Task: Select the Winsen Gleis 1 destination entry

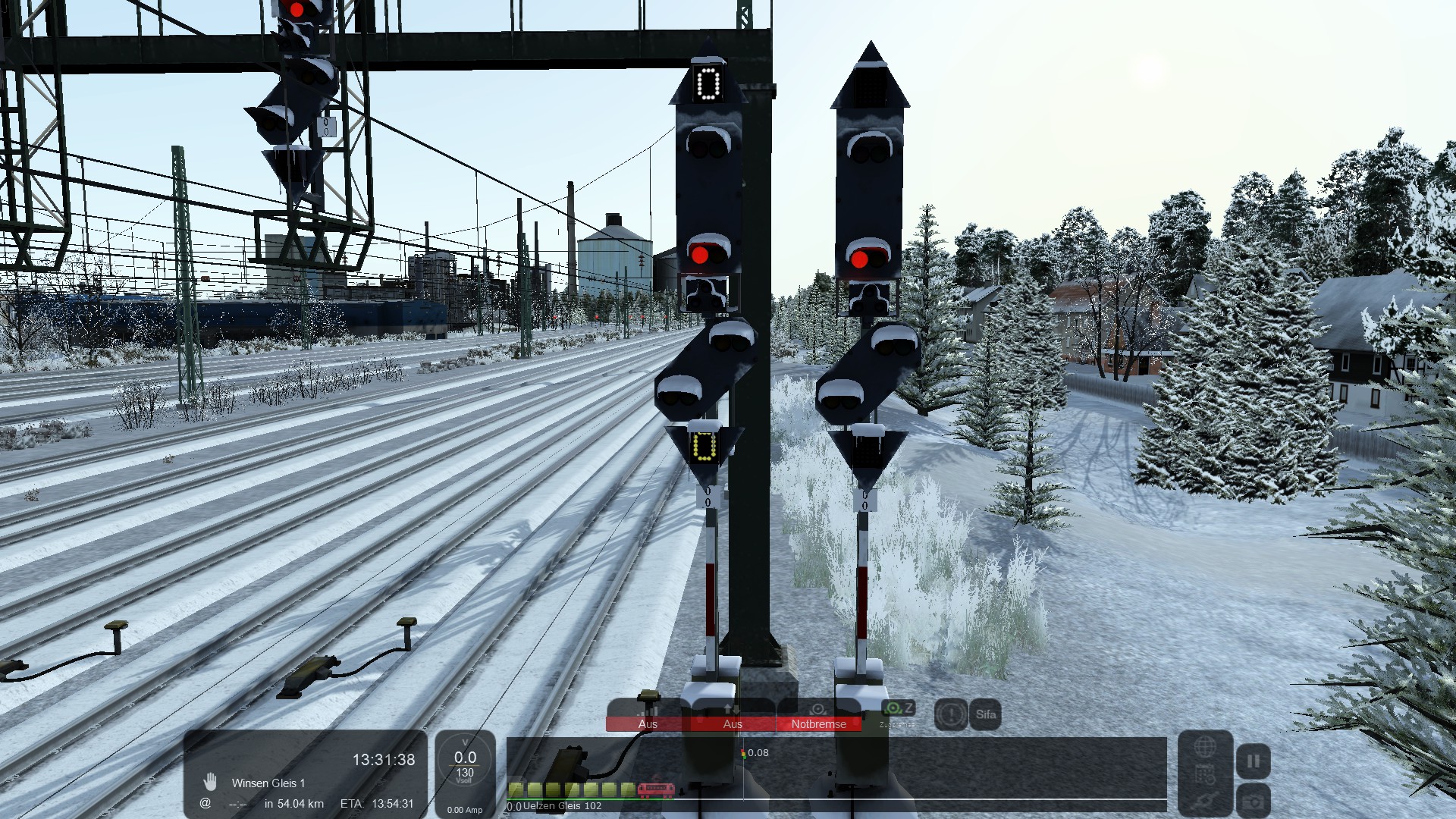Action: [x=268, y=783]
